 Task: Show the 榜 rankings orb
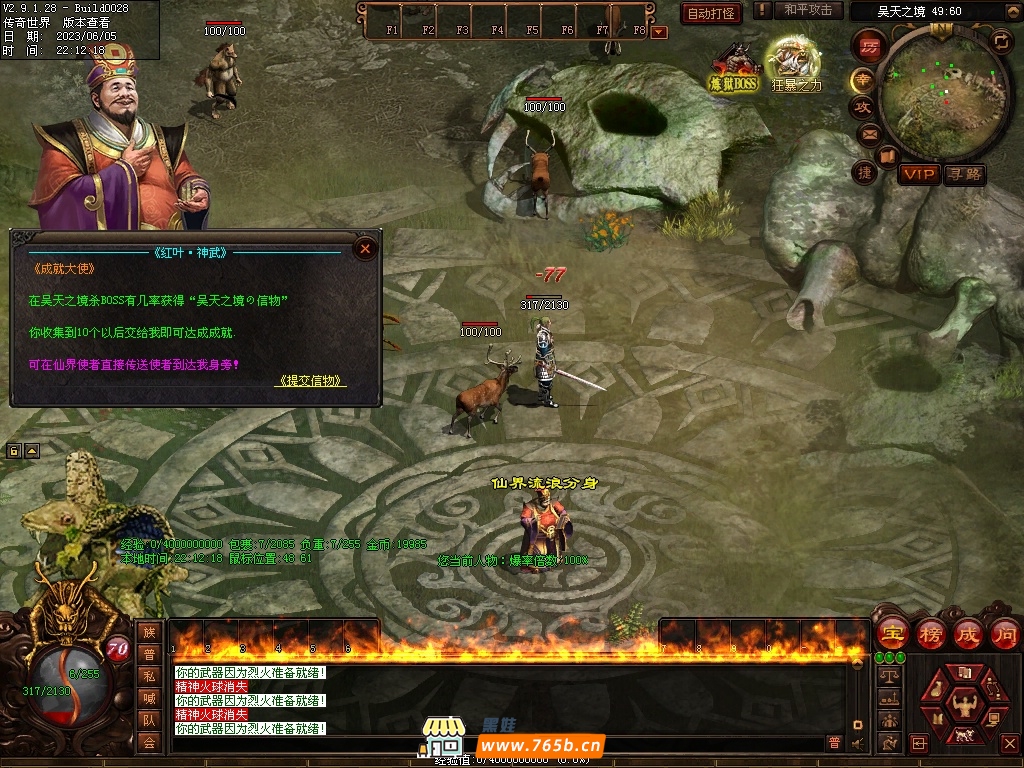(931, 633)
